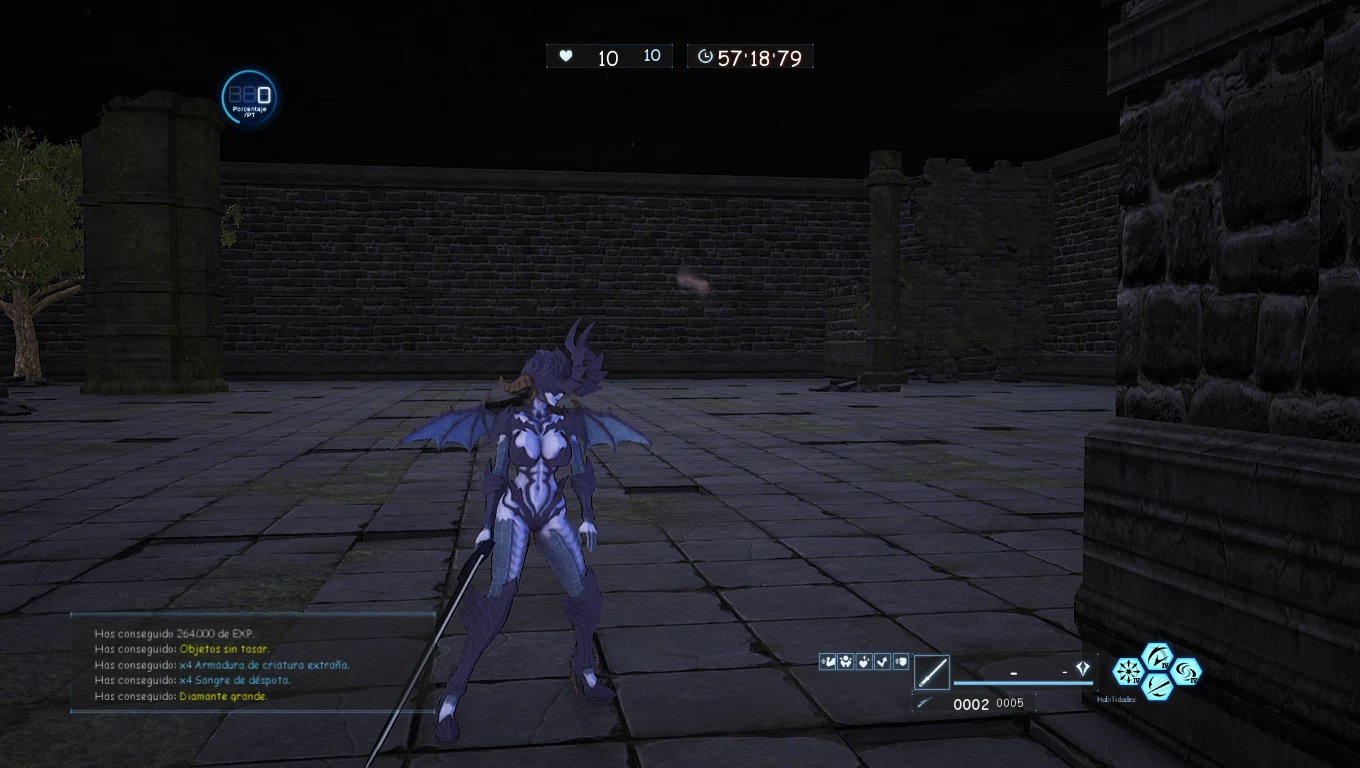This screenshot has height=768, width=1360.
Task: Activate the radial burst hexagon skill
Action: click(1128, 672)
